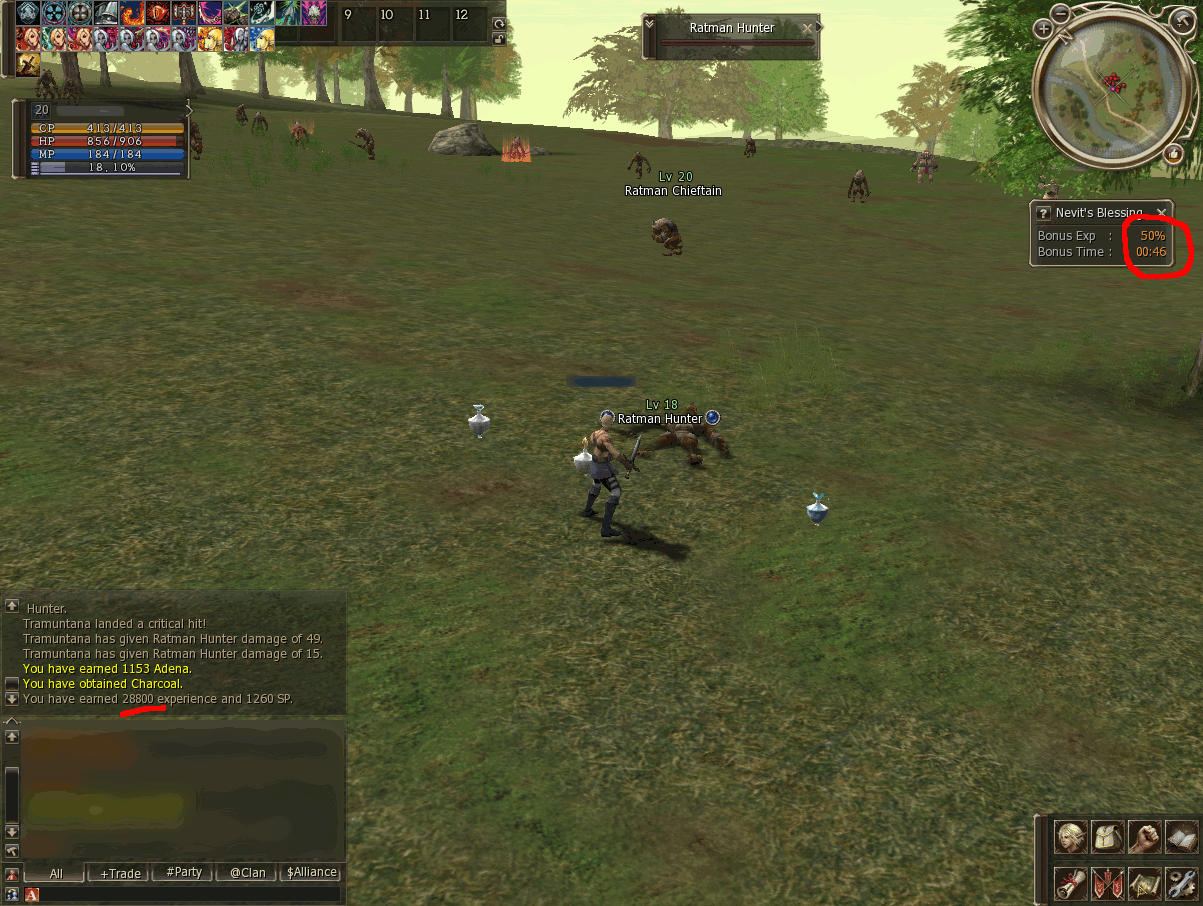Open the character status elf portrait icon
Viewport: 1203px width, 906px height.
pyautogui.click(x=1071, y=838)
